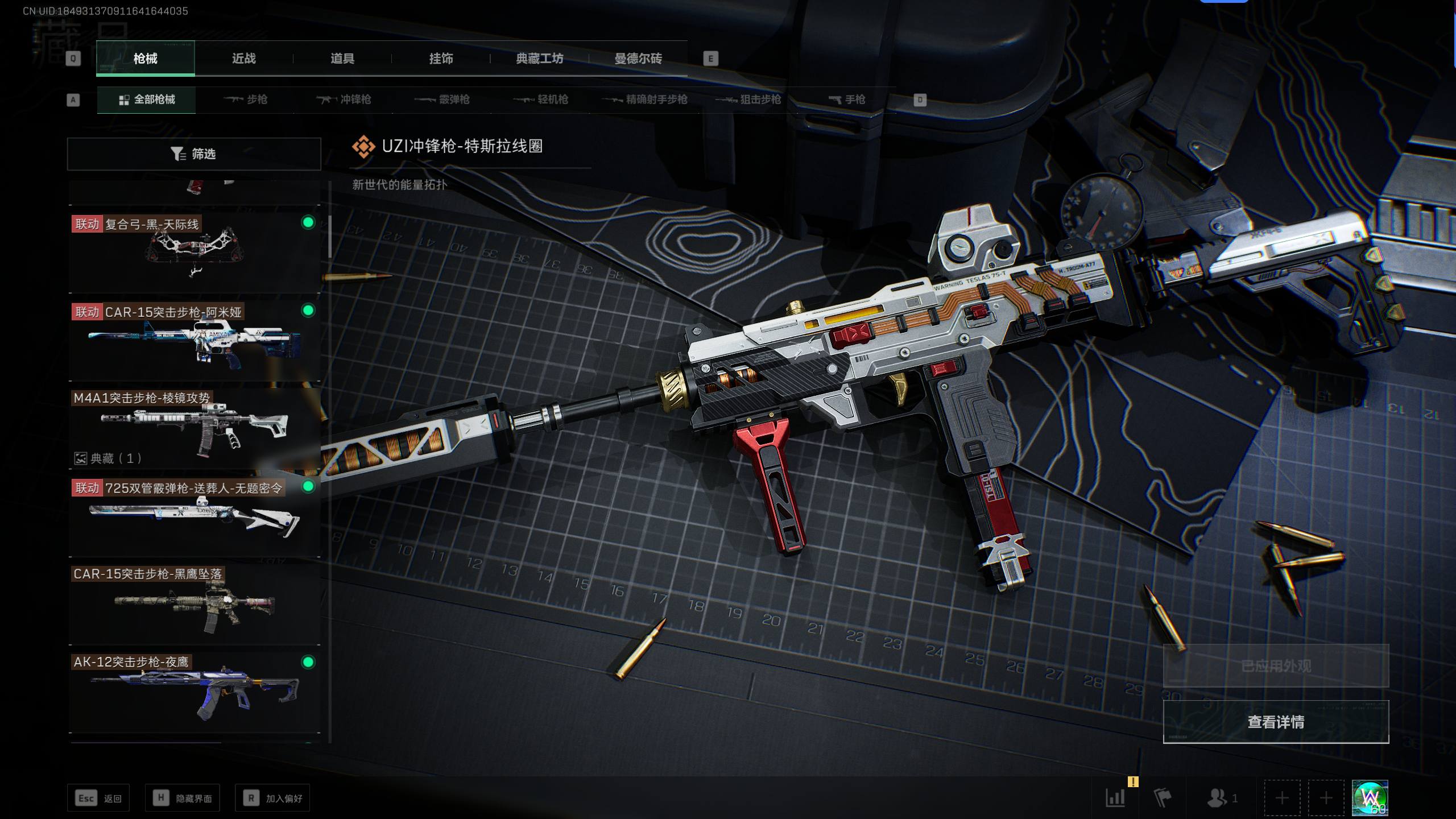Switch to the 近战 melee tab
This screenshot has width=1456, height=819.
[x=243, y=59]
